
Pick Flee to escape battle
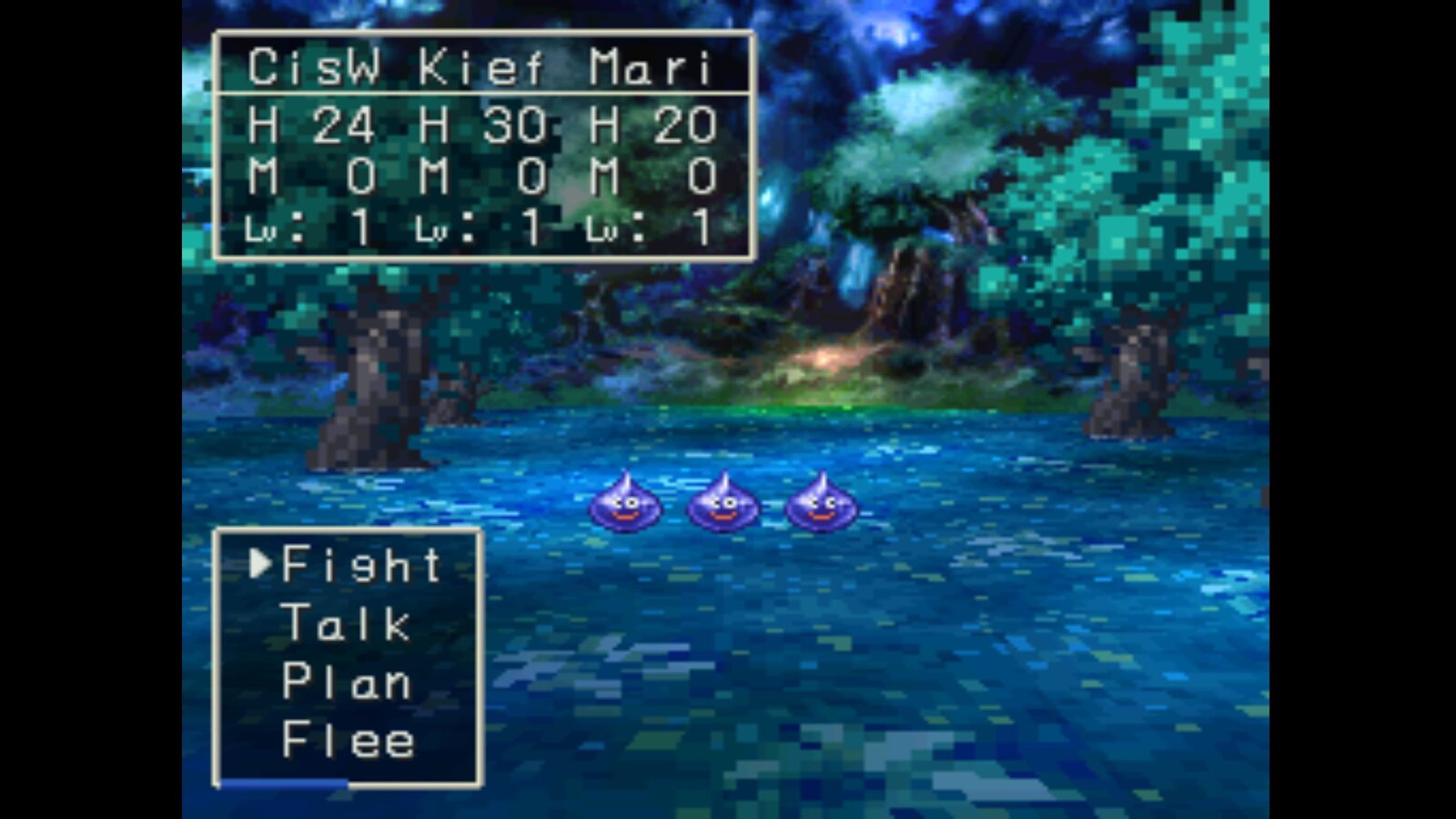click(x=348, y=741)
